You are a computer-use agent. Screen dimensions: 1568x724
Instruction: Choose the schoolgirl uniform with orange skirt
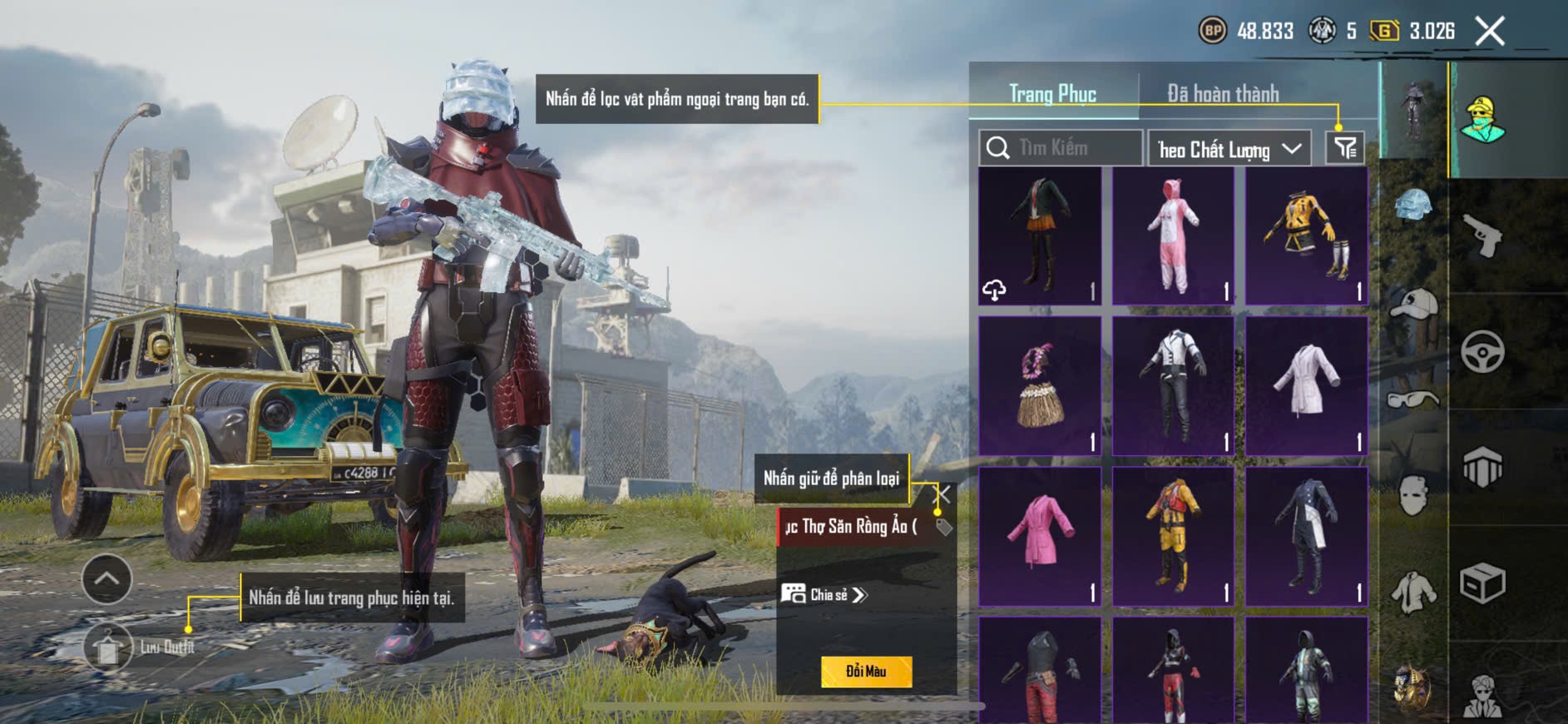[1040, 236]
